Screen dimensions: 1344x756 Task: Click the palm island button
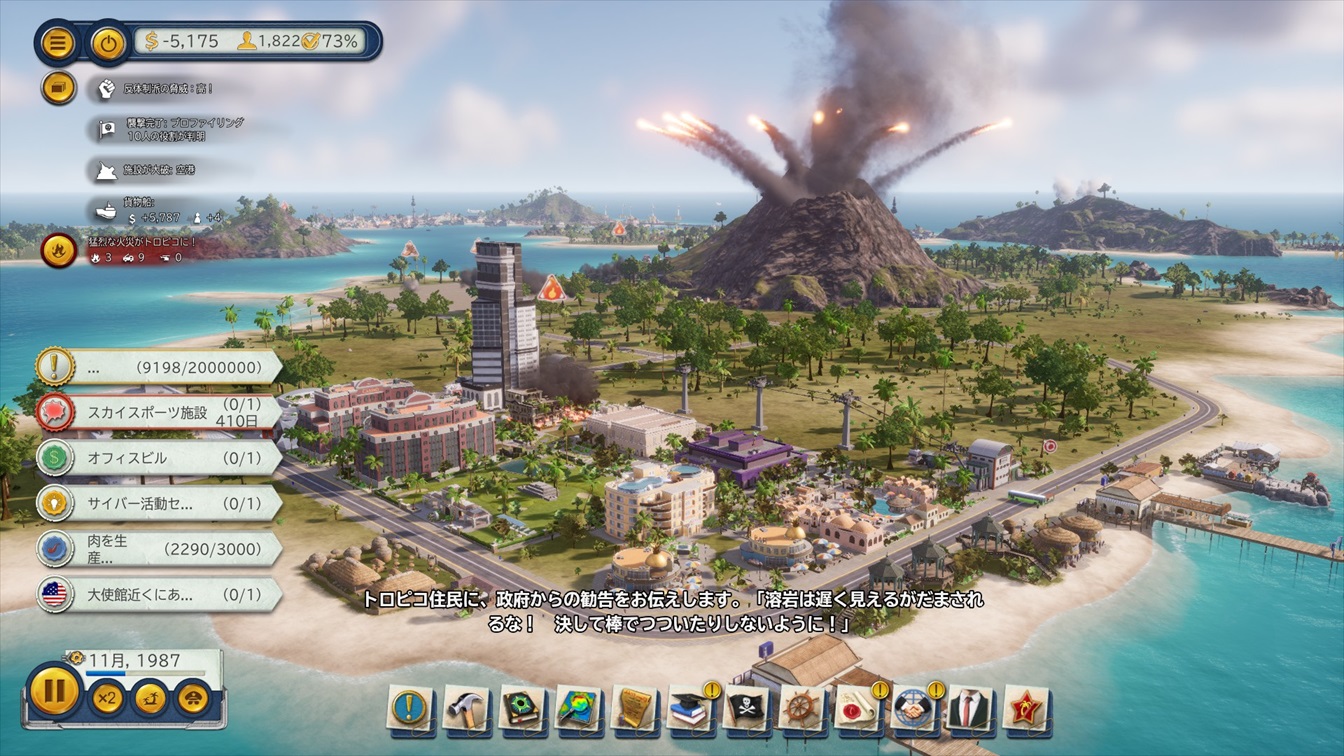150,697
